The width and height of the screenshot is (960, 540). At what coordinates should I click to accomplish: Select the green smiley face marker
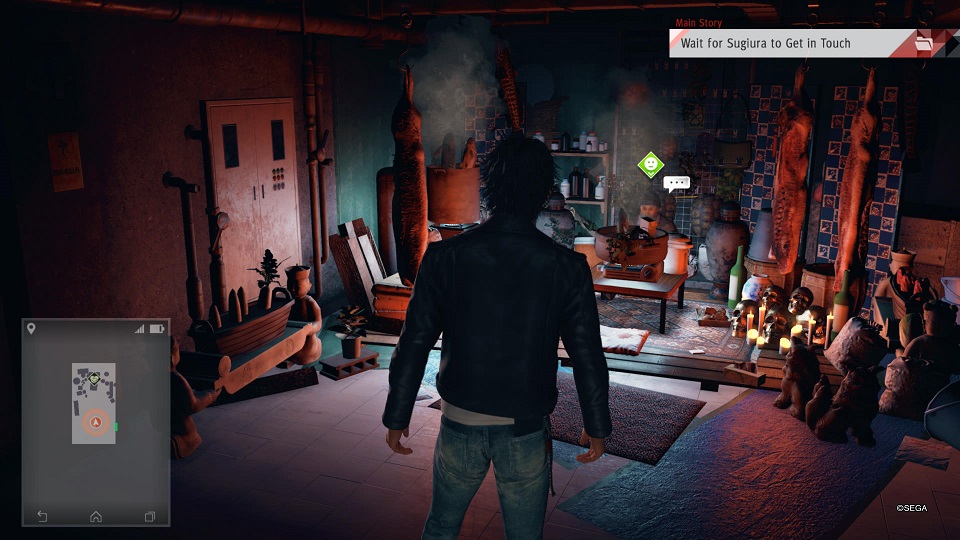[651, 163]
